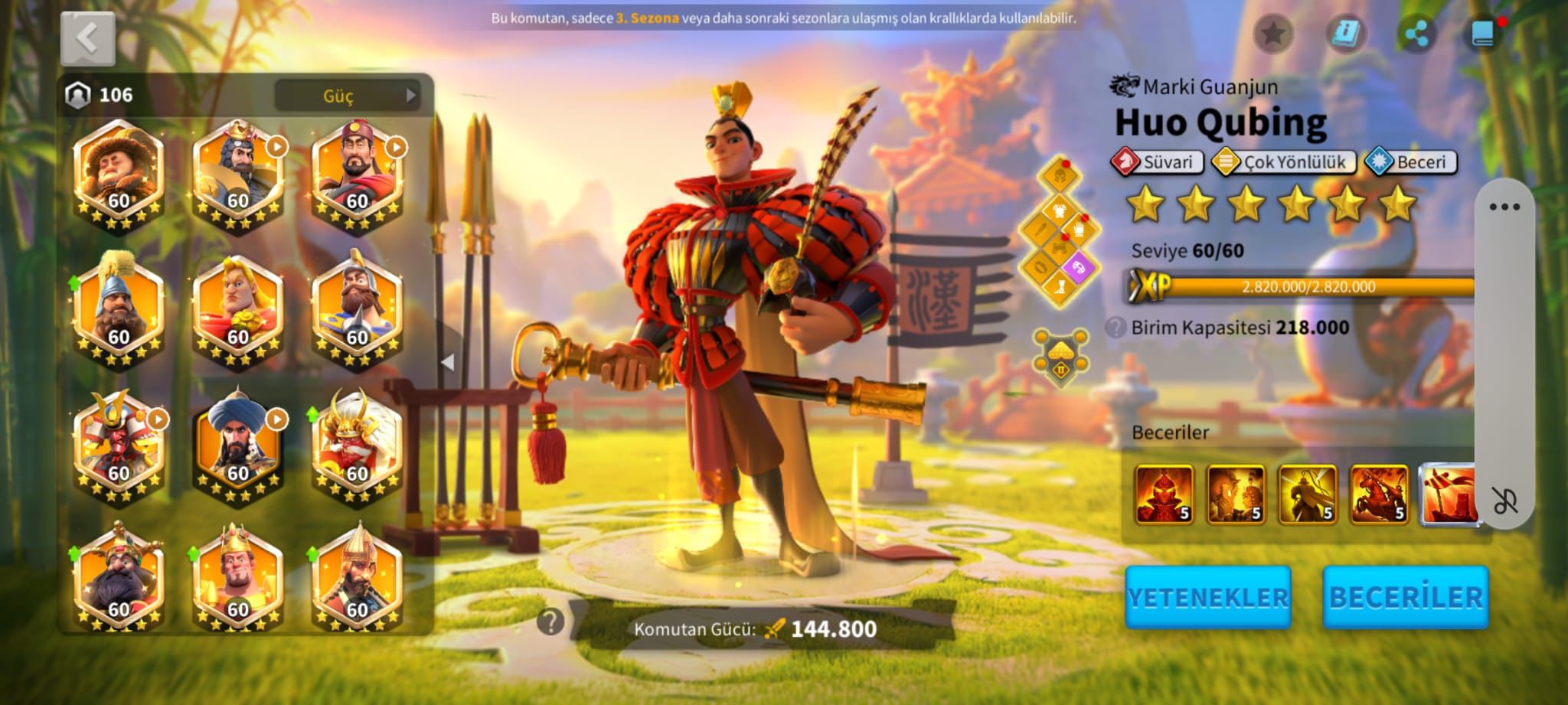Open the diamond-shaped equipment slots panel
Viewport: 1568px width, 705px height.
coord(1060,233)
